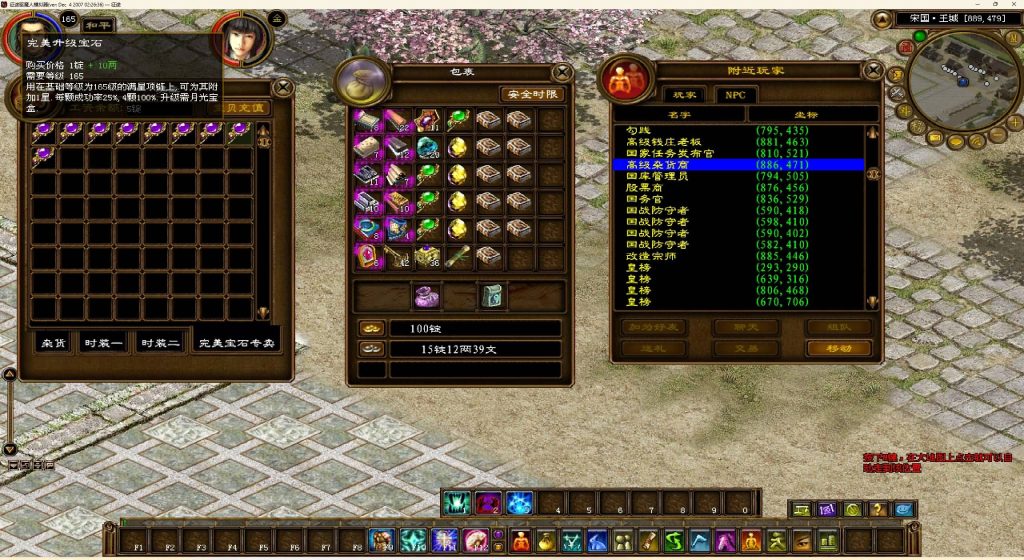
Task: Switch to the 杂货 shop tab
Action: pos(52,343)
